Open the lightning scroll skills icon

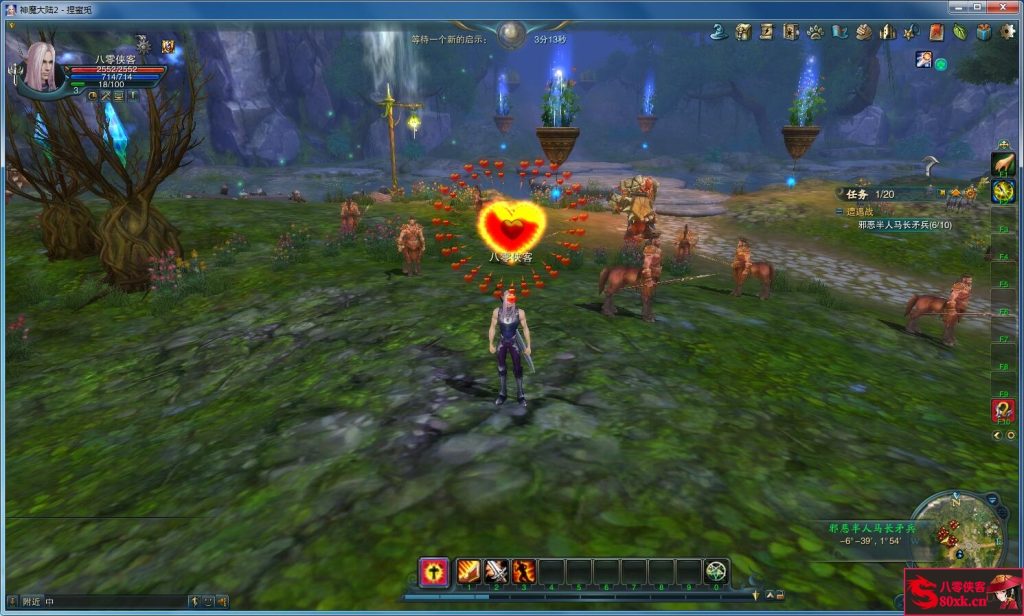pyautogui.click(x=767, y=32)
